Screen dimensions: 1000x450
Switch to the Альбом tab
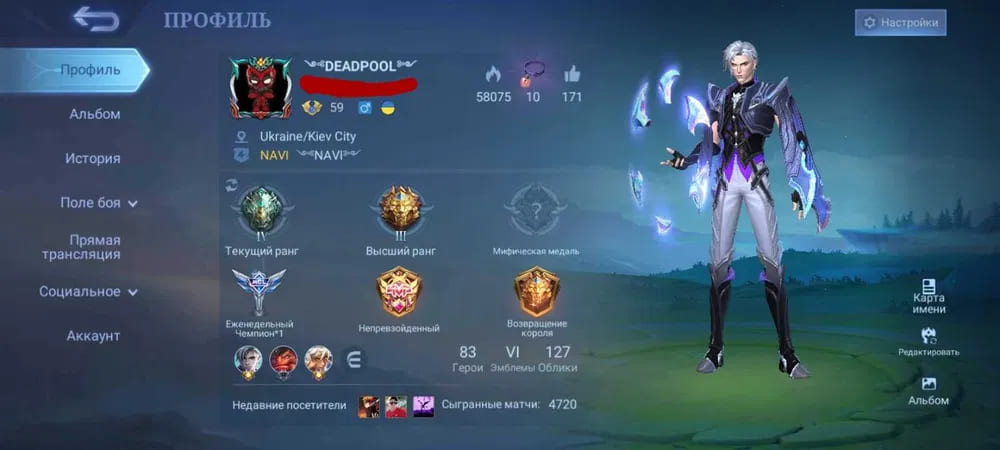(94, 114)
